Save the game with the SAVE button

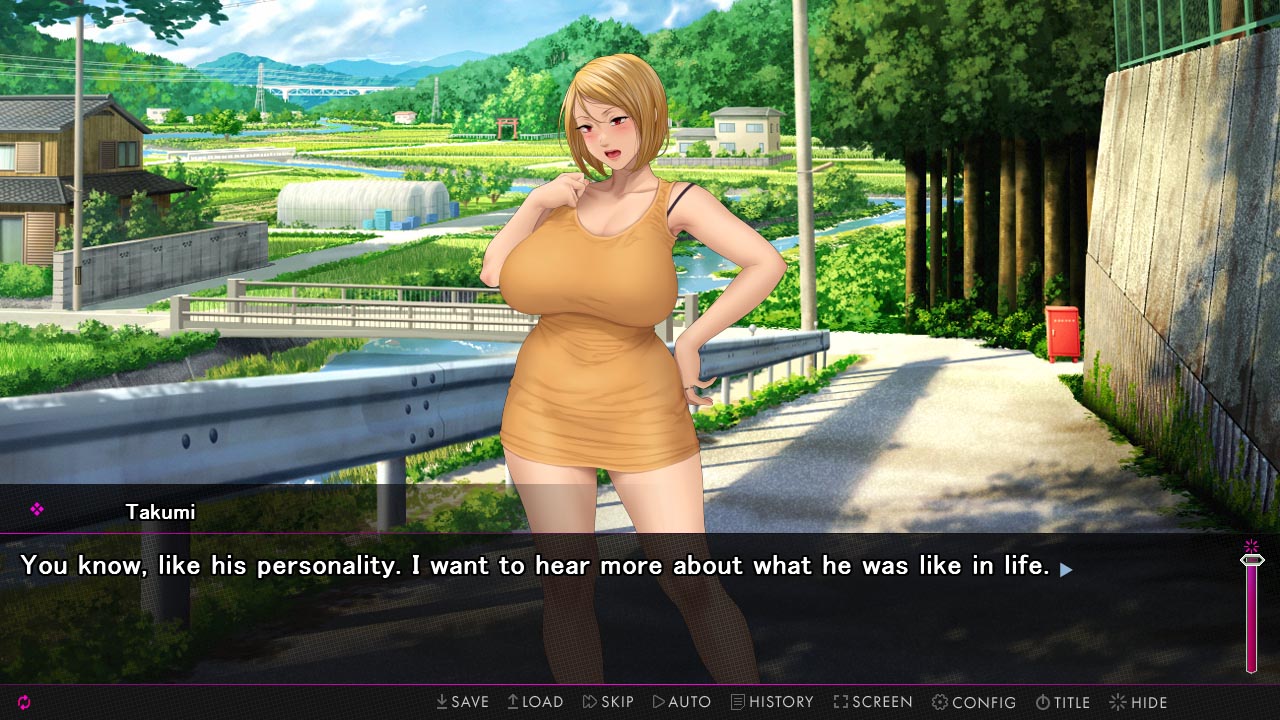[462, 702]
